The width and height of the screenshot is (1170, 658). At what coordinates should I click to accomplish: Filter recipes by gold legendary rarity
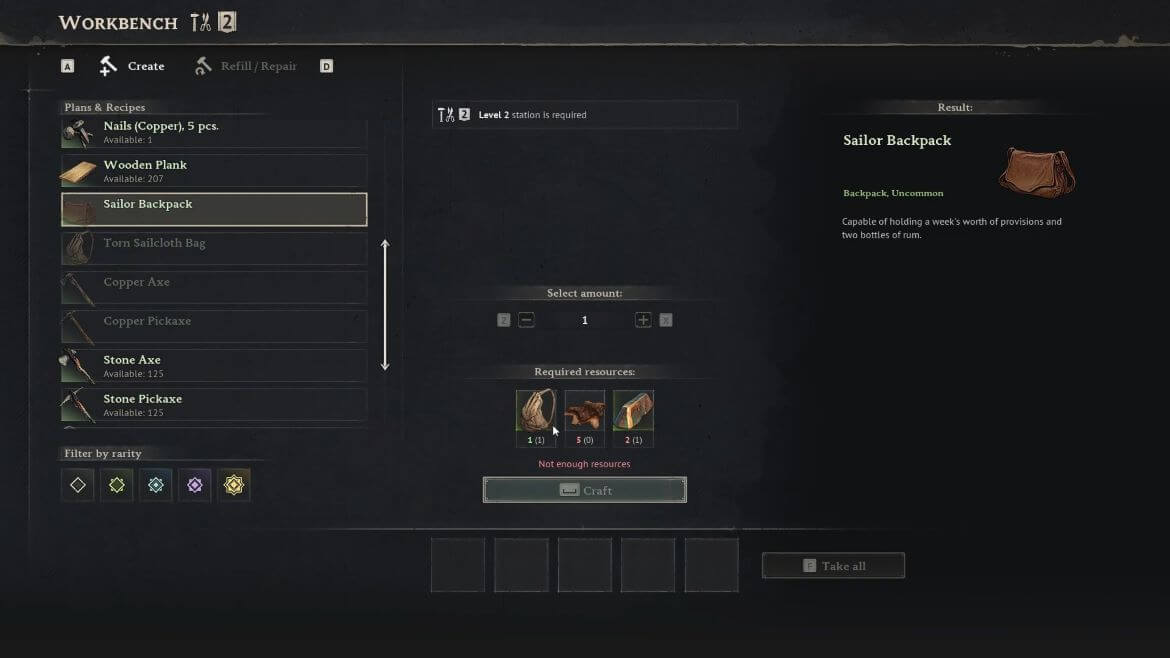234,485
